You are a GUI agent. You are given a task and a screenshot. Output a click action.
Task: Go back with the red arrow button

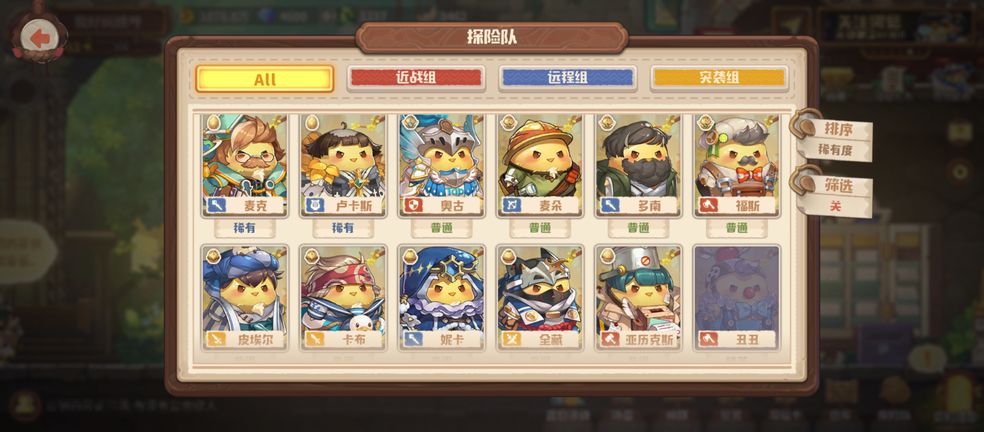(x=40, y=38)
